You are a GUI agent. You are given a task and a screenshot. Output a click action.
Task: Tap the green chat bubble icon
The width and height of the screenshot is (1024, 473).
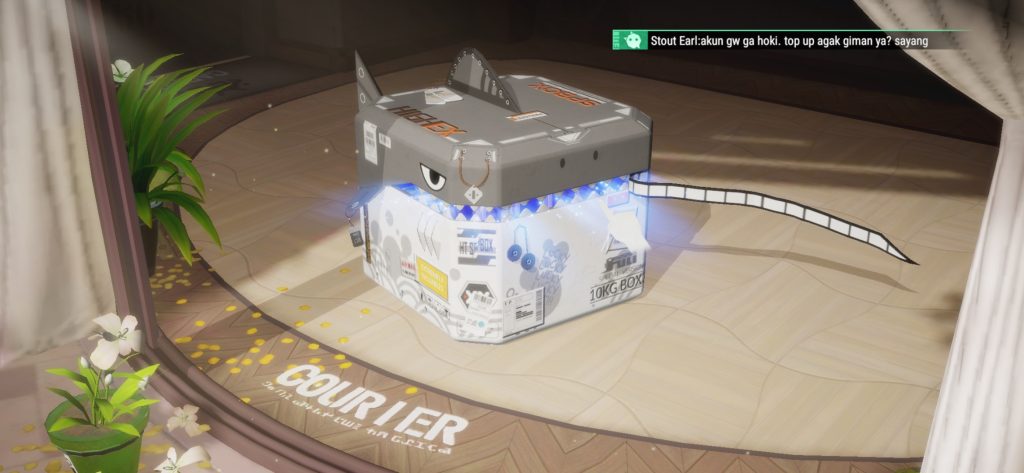632,41
